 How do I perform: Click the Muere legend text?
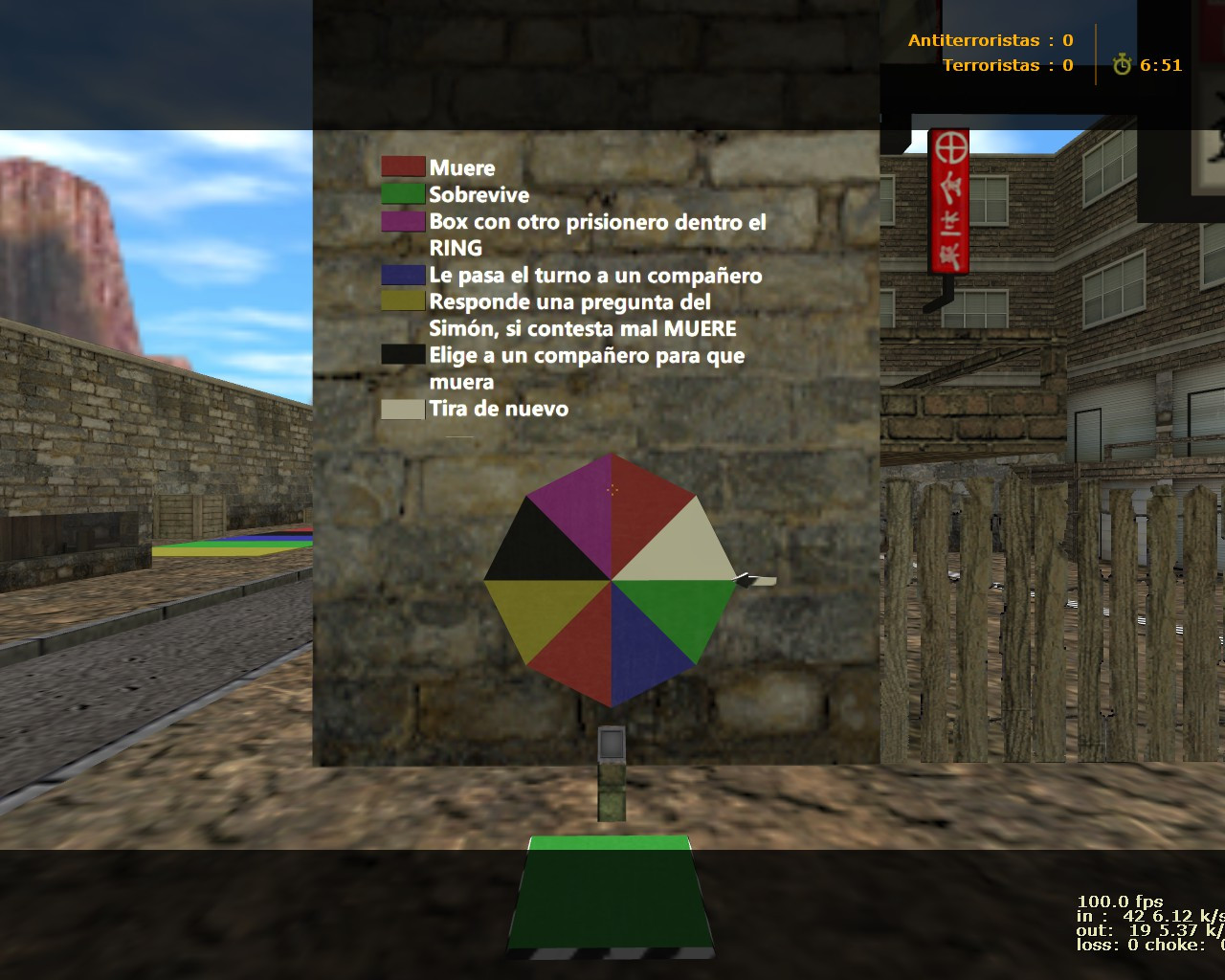click(x=462, y=167)
